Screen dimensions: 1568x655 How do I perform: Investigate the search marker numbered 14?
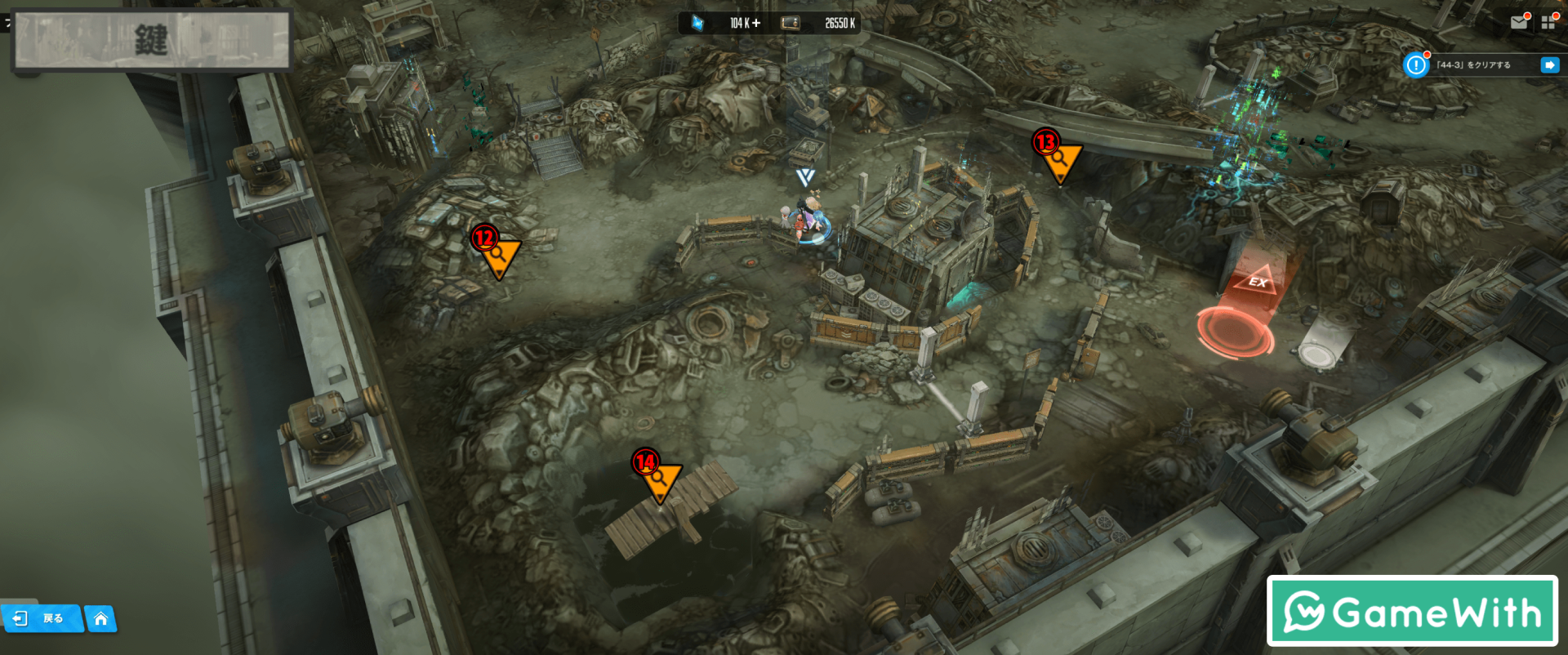pyautogui.click(x=659, y=479)
